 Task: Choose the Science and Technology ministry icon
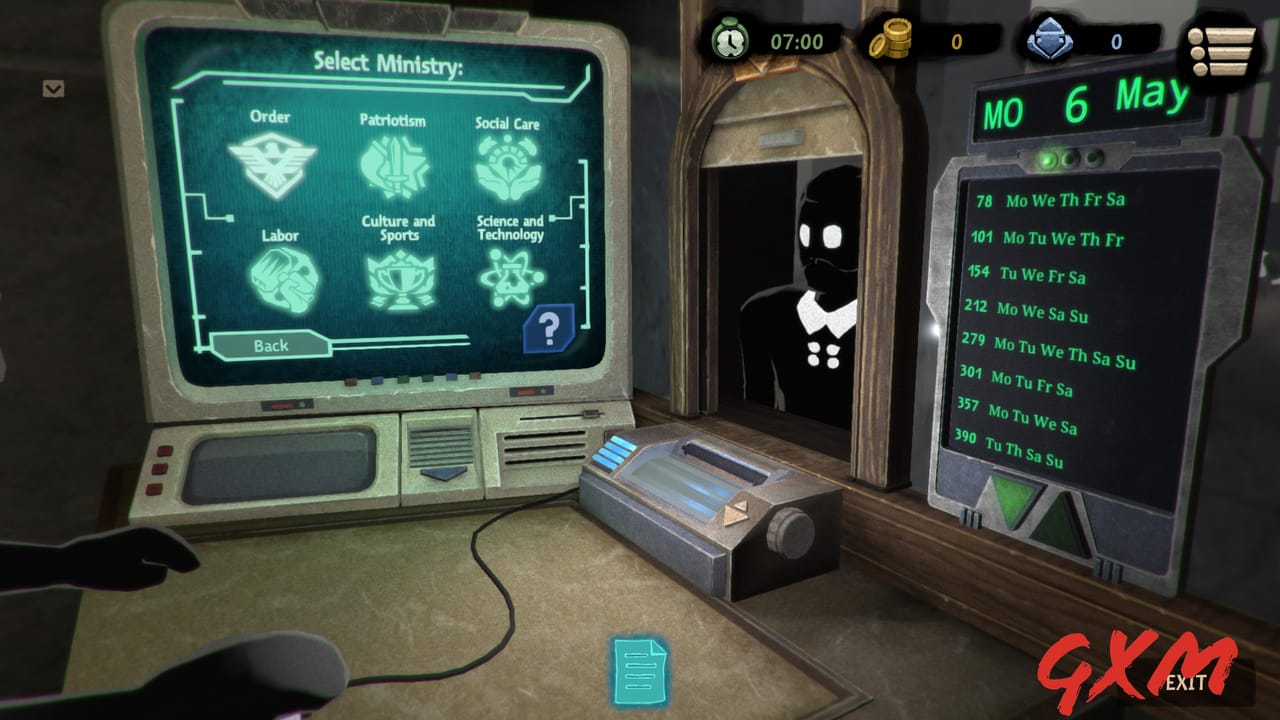(512, 277)
